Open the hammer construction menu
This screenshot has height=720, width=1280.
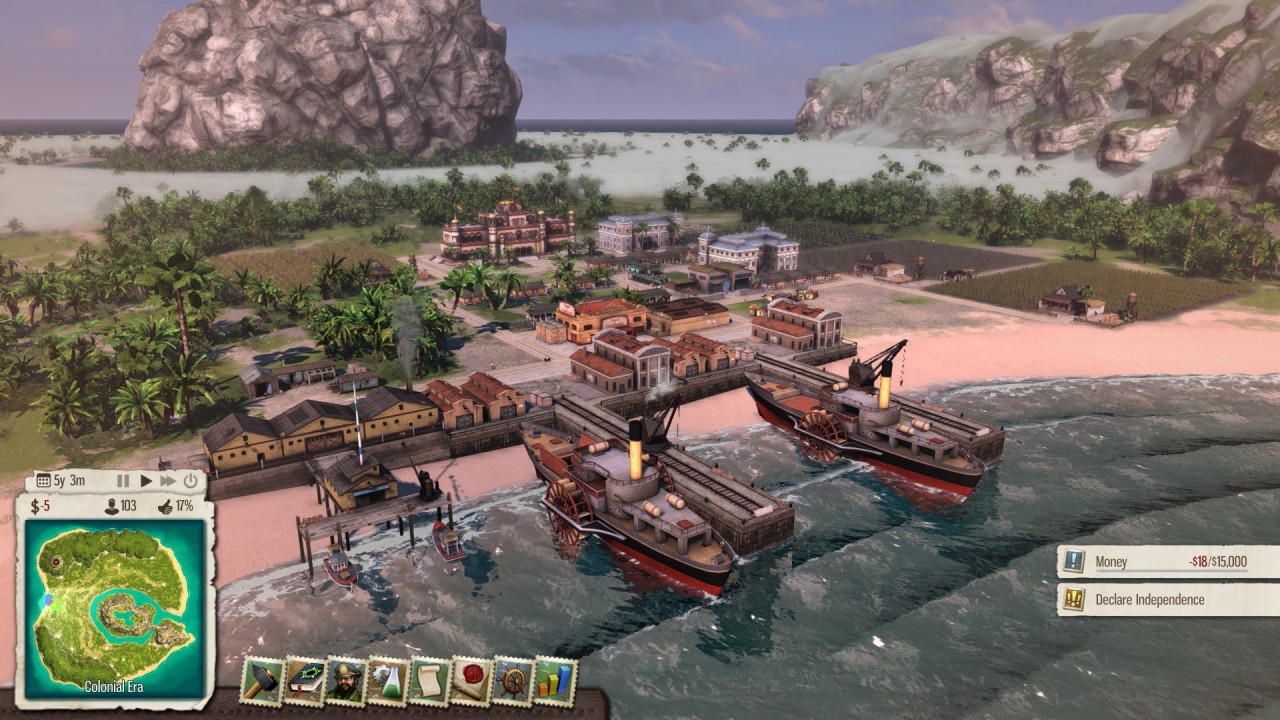coord(263,680)
